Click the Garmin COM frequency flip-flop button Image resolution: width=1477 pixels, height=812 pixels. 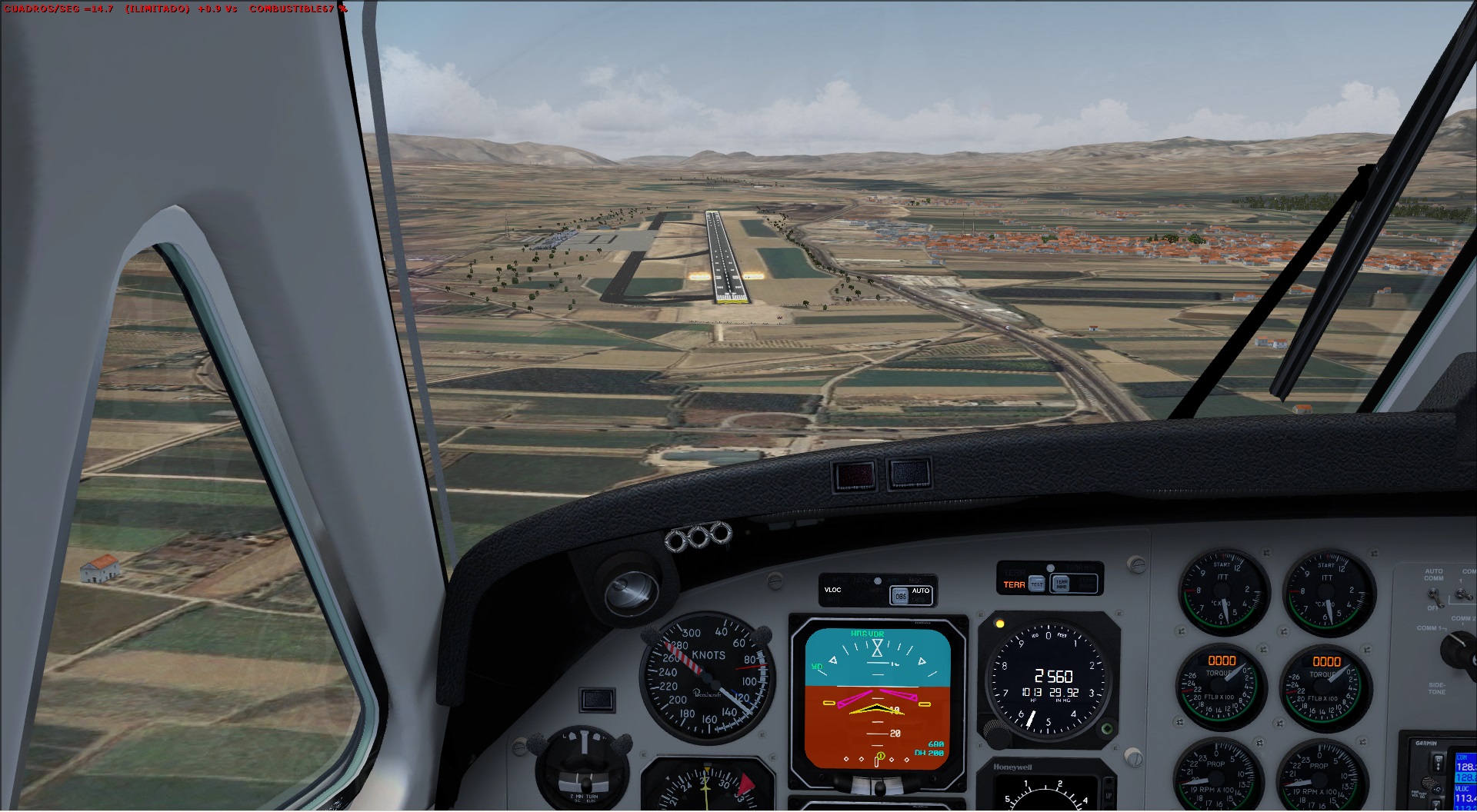pos(1437,762)
